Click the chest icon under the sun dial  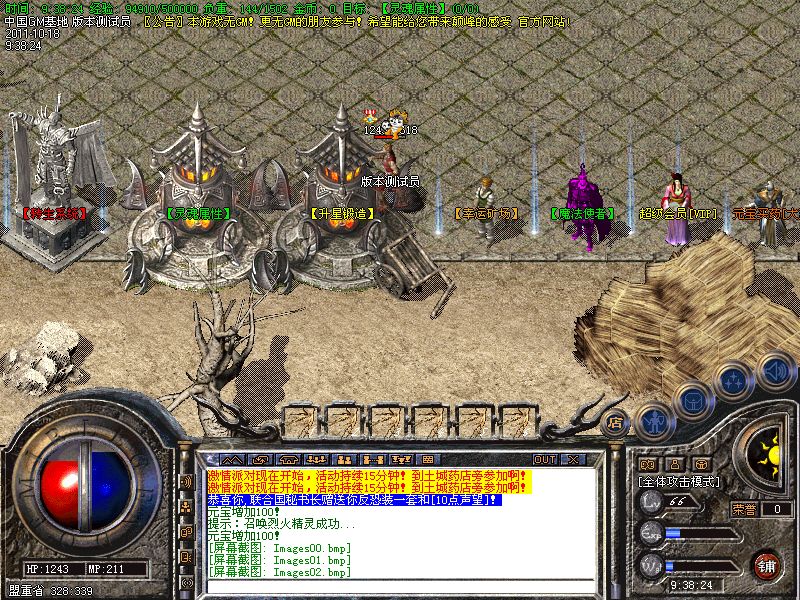(700, 464)
